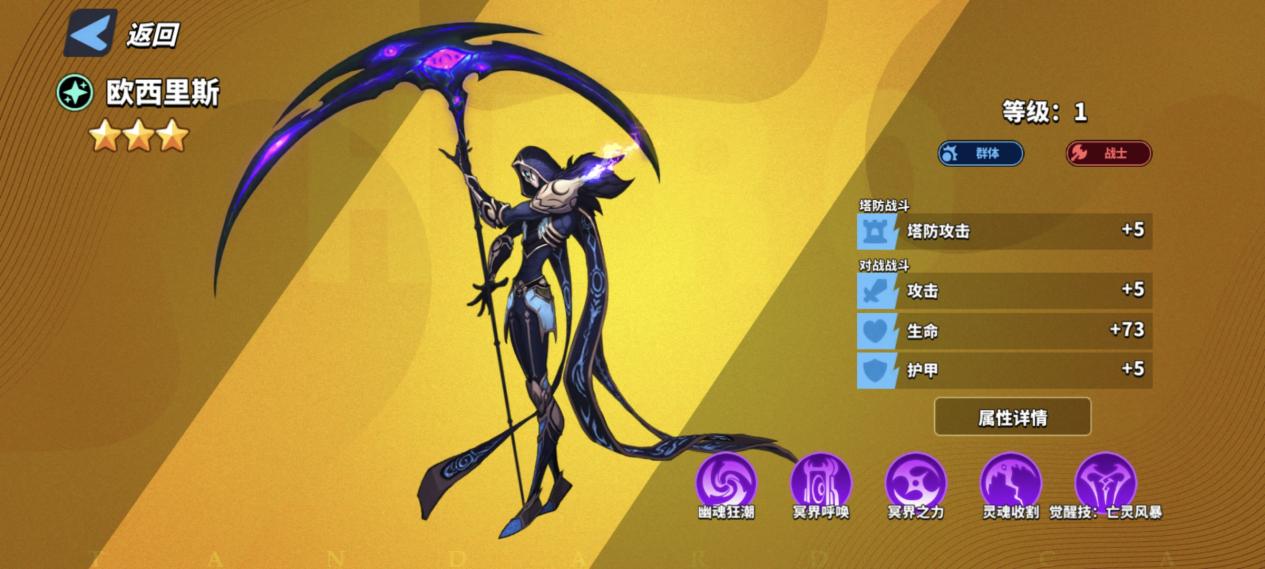Go back using the 返回 arrow button
The height and width of the screenshot is (569, 1265).
point(91,33)
